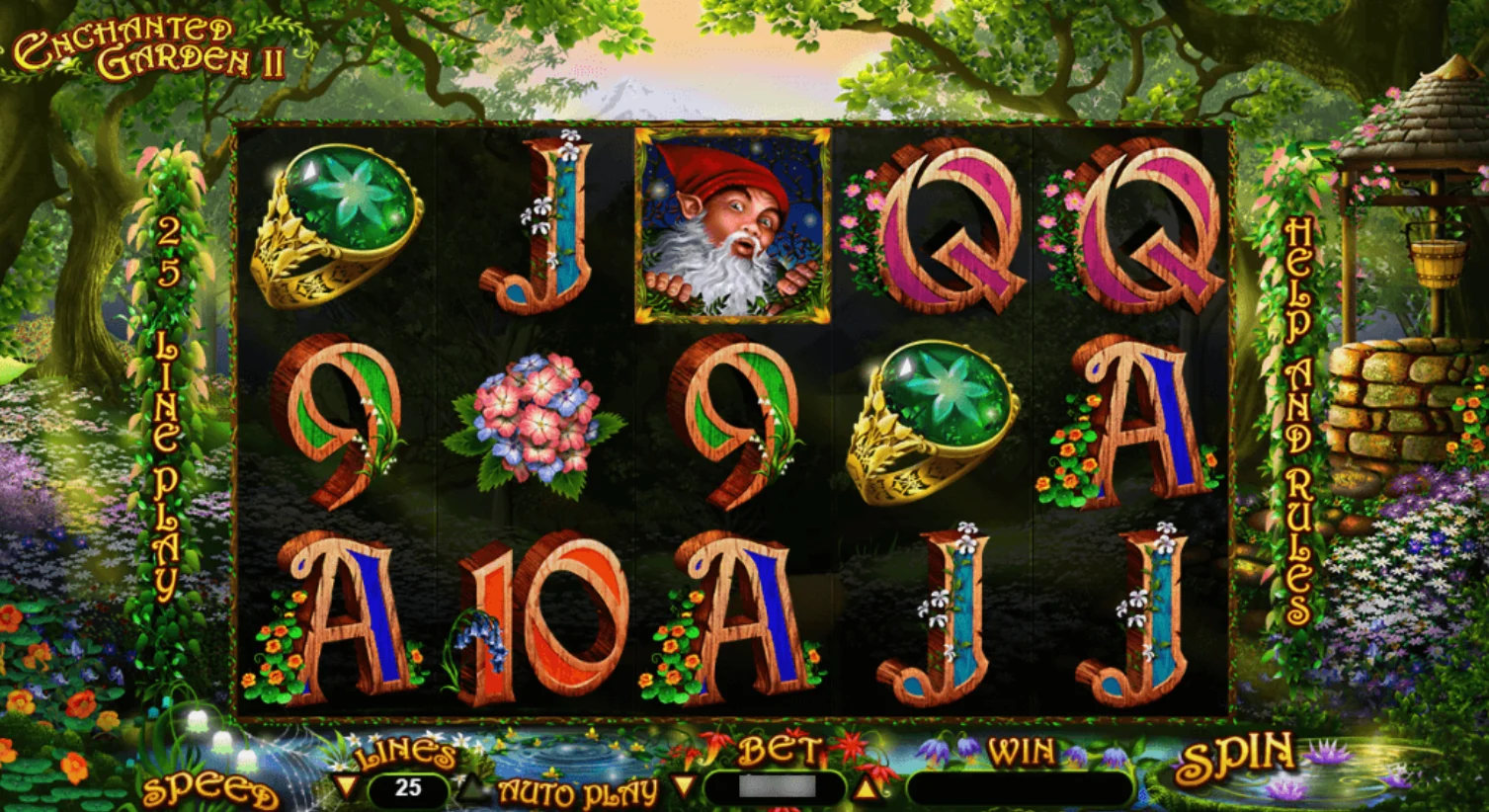Increase the number of lines
1489x812 pixels.
pyautogui.click(x=470, y=787)
